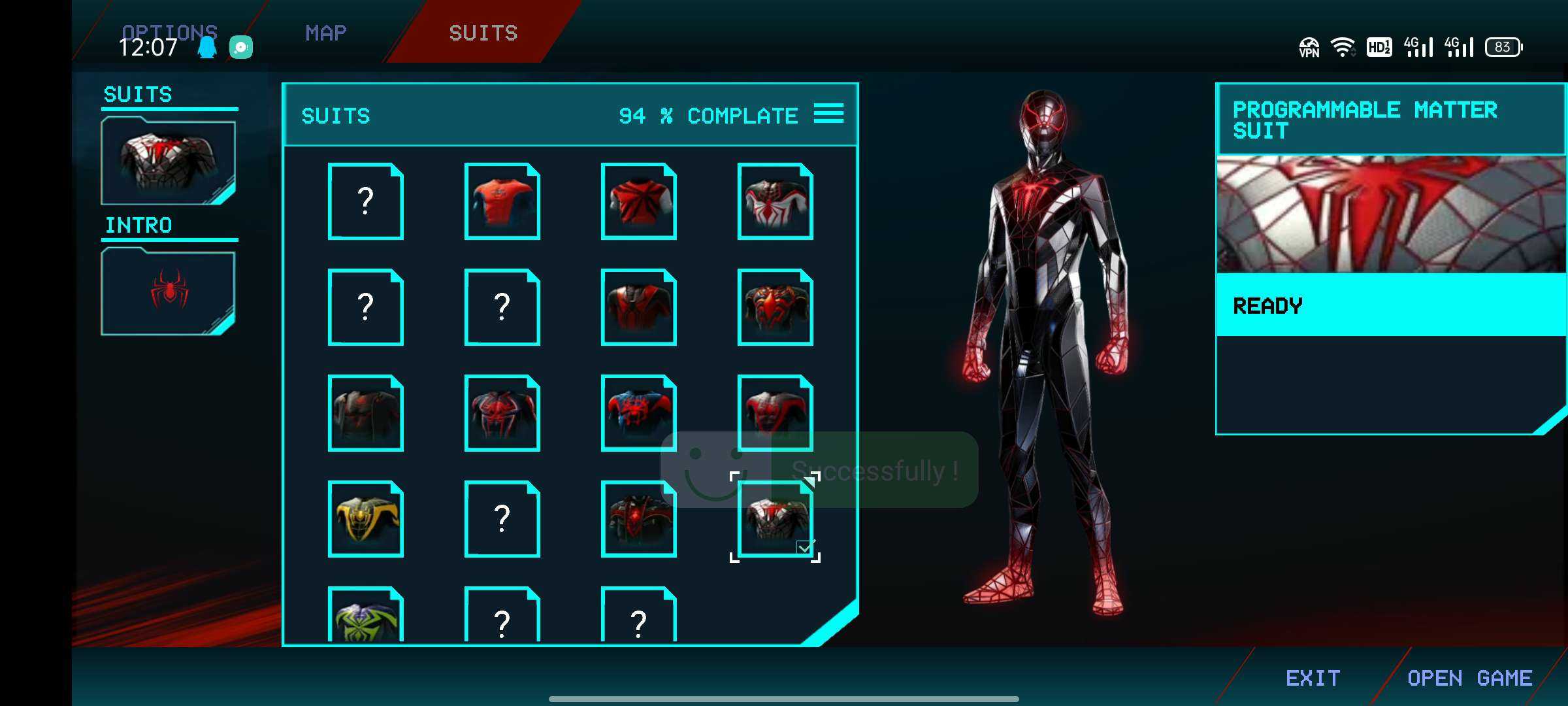Screen dimensions: 1568x706
Task: Open the yellow spider suit
Action: 365,520
